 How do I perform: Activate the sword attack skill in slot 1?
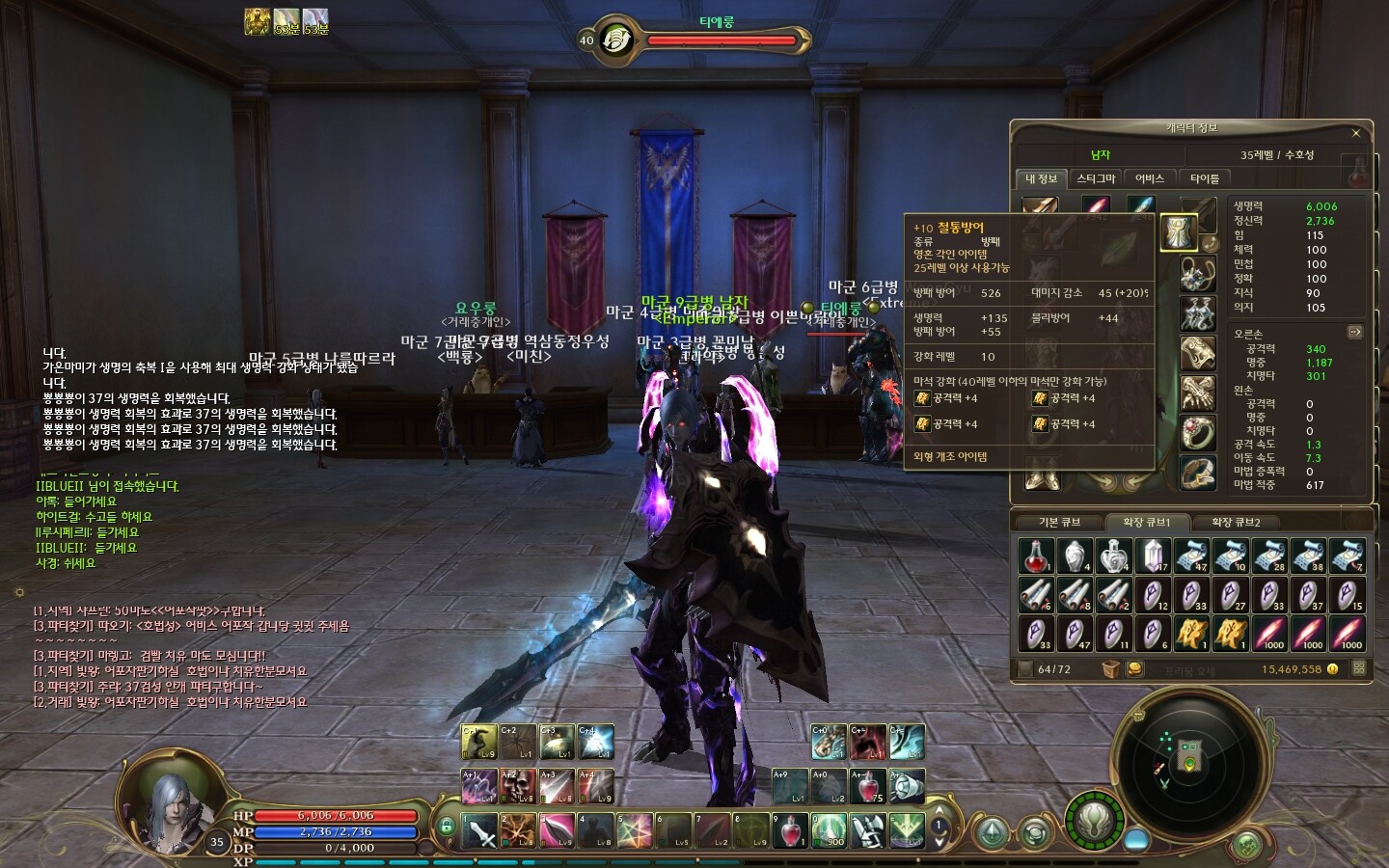pyautogui.click(x=479, y=830)
